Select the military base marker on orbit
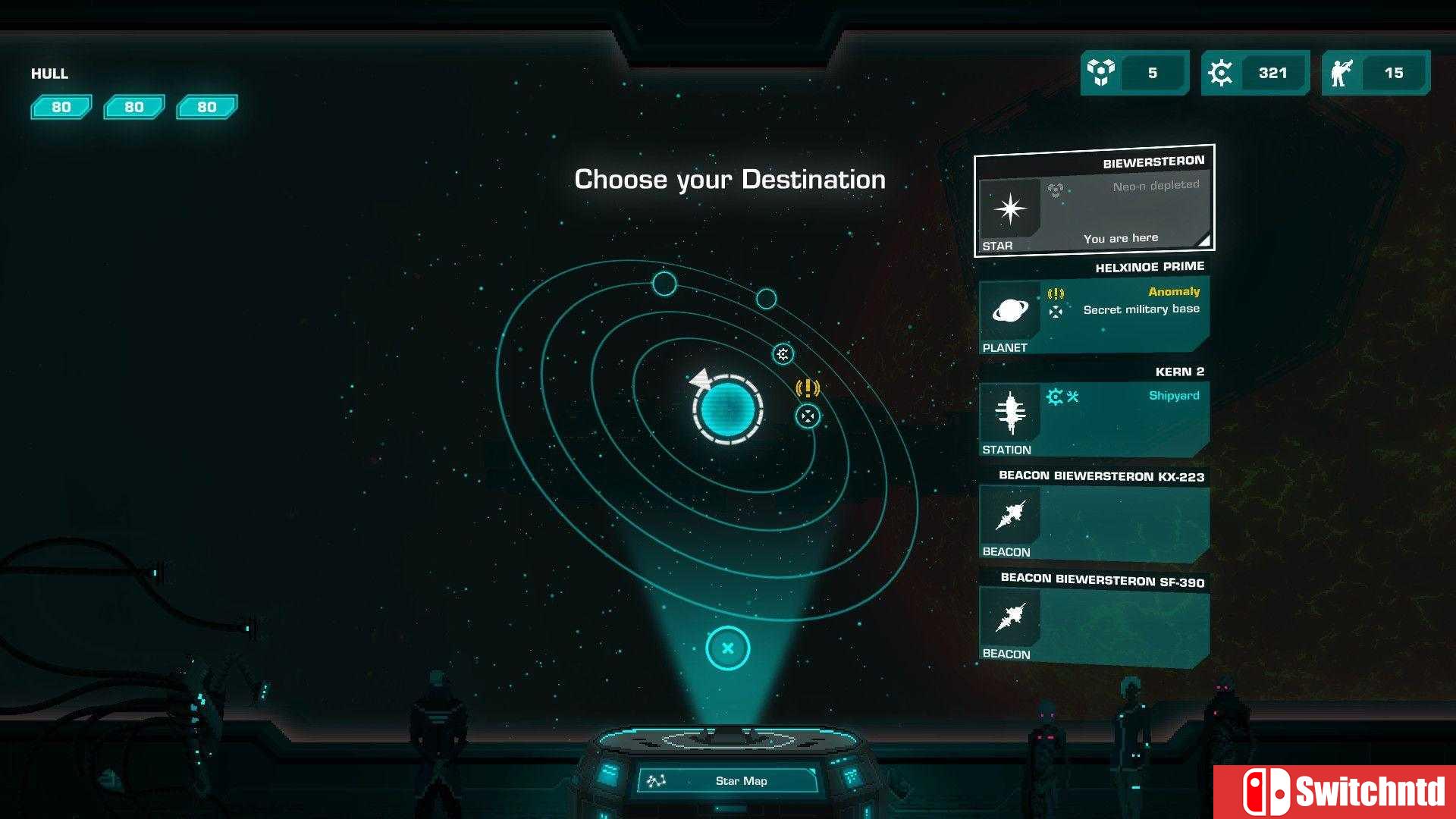The height and width of the screenshot is (819, 1456). tap(808, 416)
